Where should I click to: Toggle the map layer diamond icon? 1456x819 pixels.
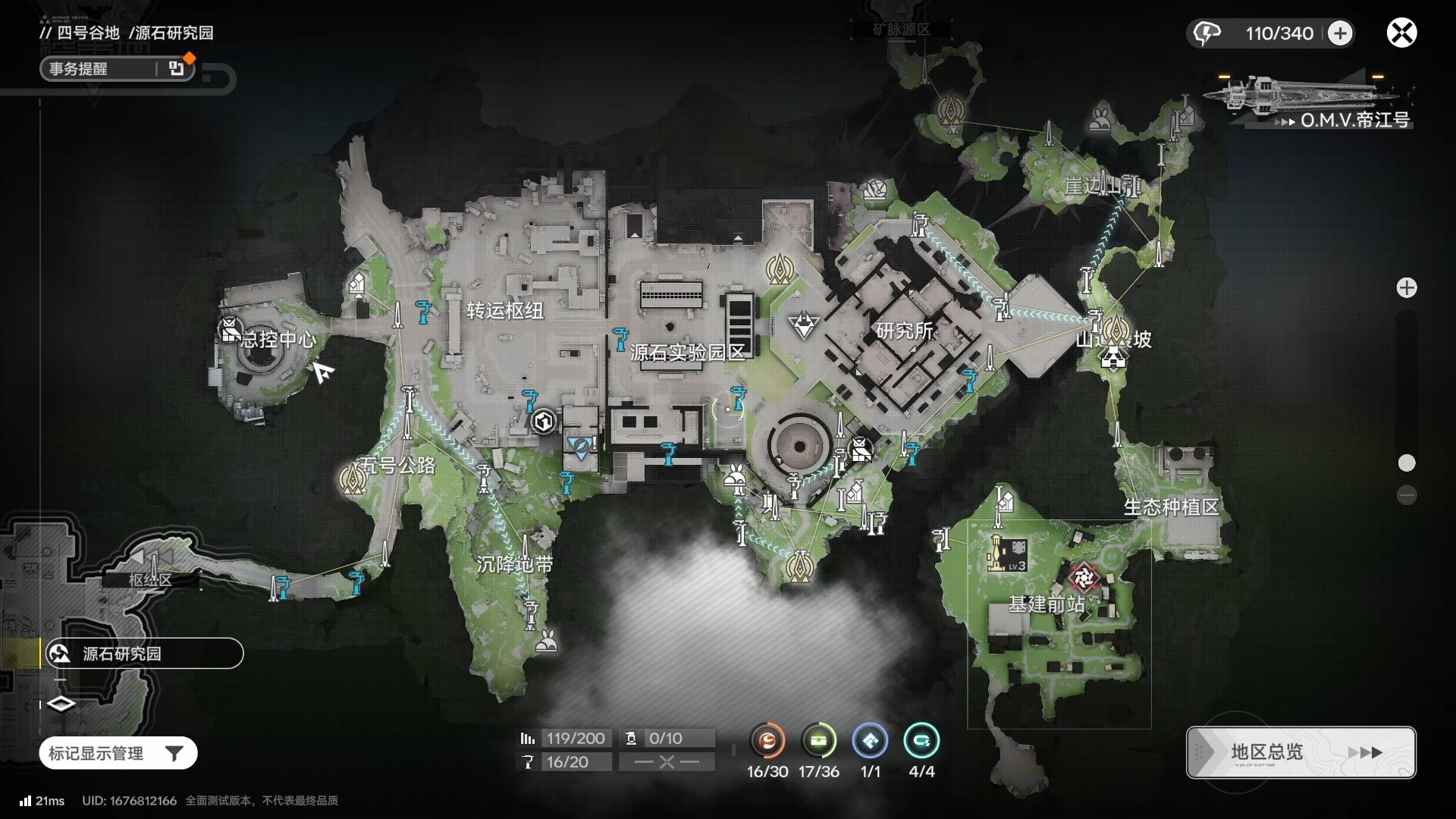pos(61,704)
